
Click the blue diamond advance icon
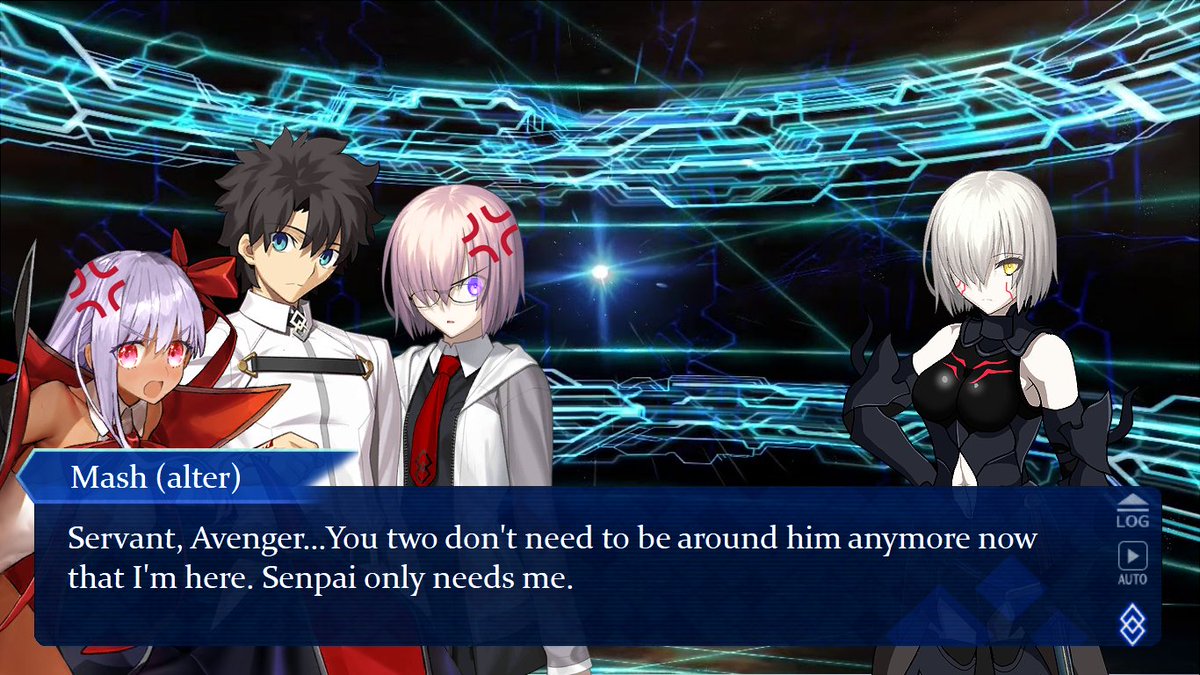(1133, 625)
